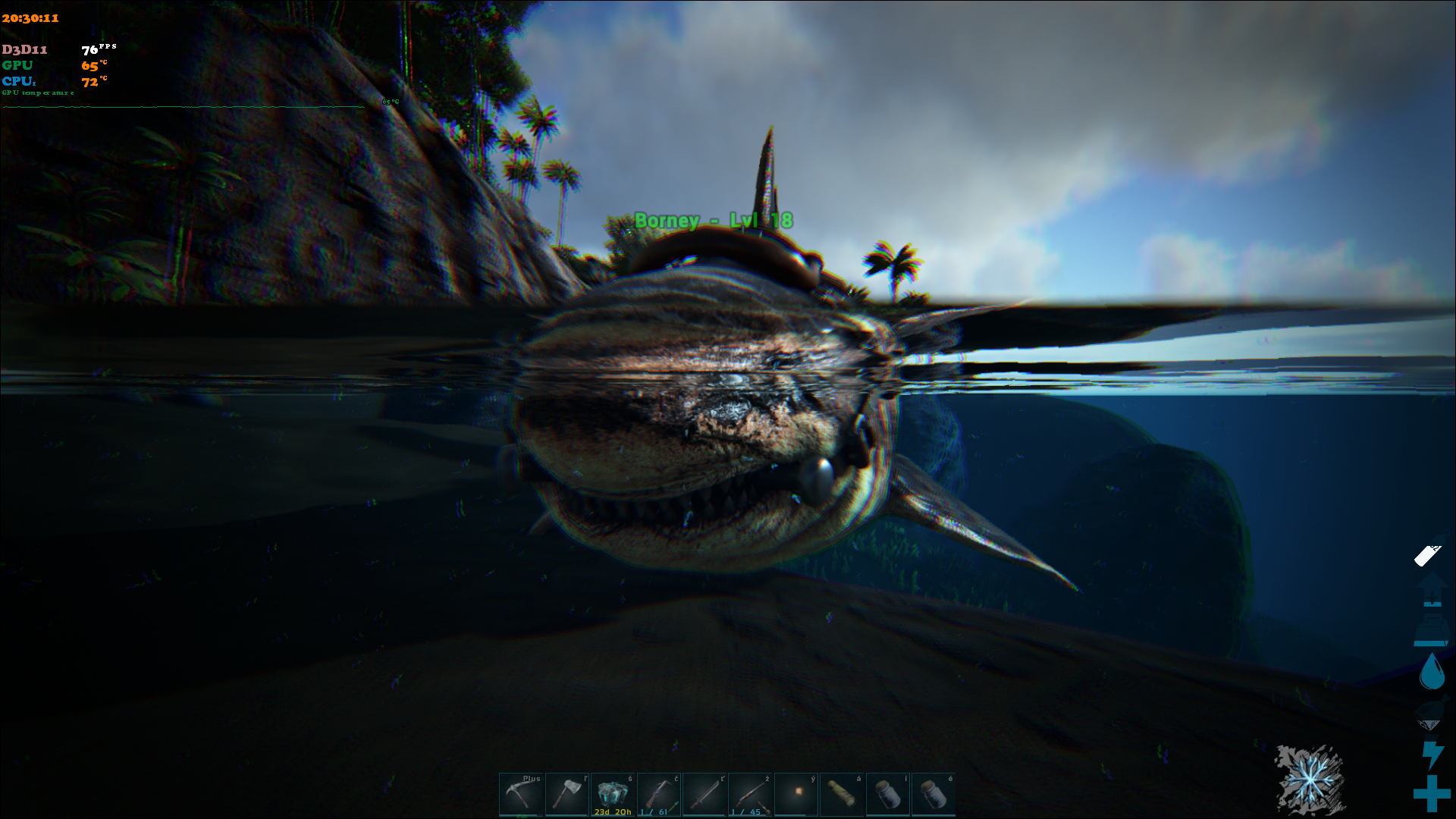Select the crystal item with 23d 20h timer
The width and height of the screenshot is (1456, 819).
click(x=613, y=794)
